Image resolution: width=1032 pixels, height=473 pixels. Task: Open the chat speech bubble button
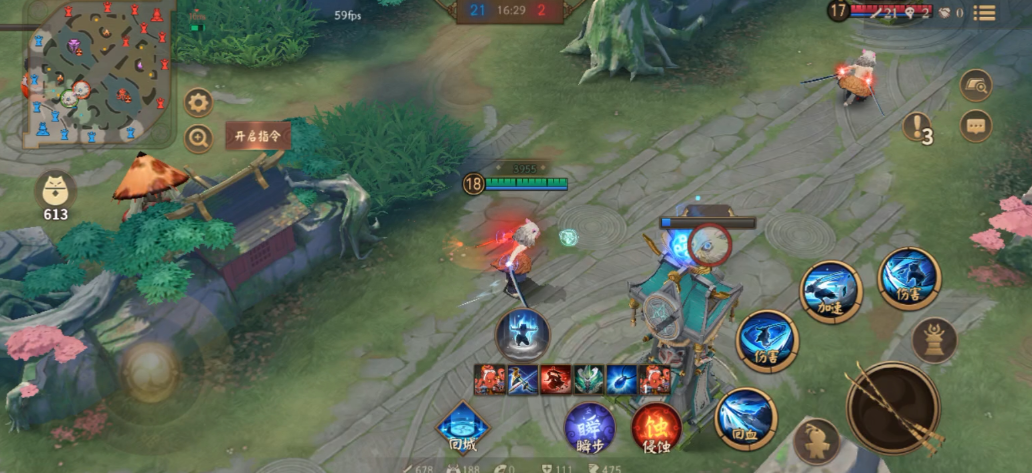point(975,126)
